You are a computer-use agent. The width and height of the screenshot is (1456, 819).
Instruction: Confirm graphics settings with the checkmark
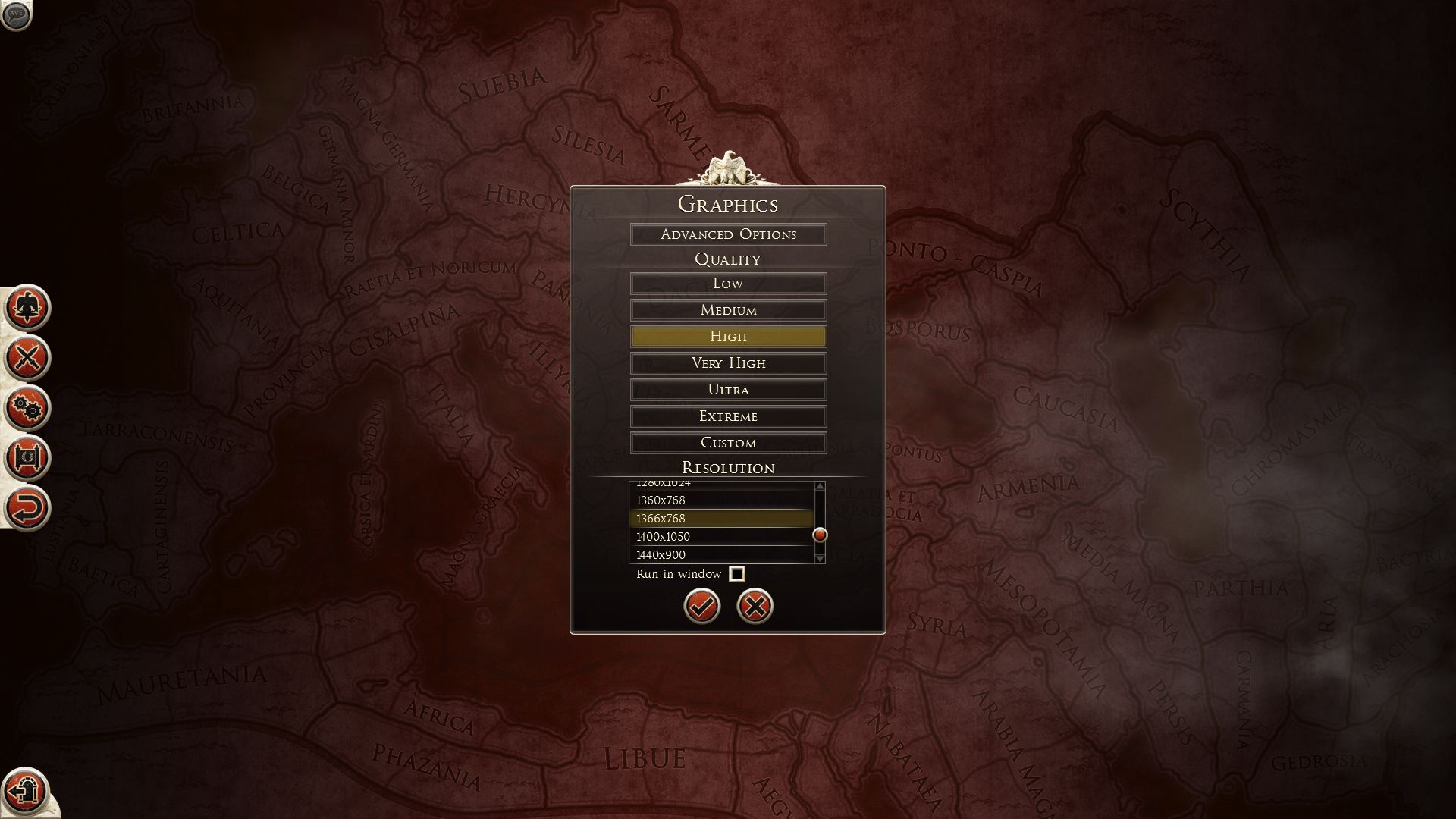click(x=701, y=606)
